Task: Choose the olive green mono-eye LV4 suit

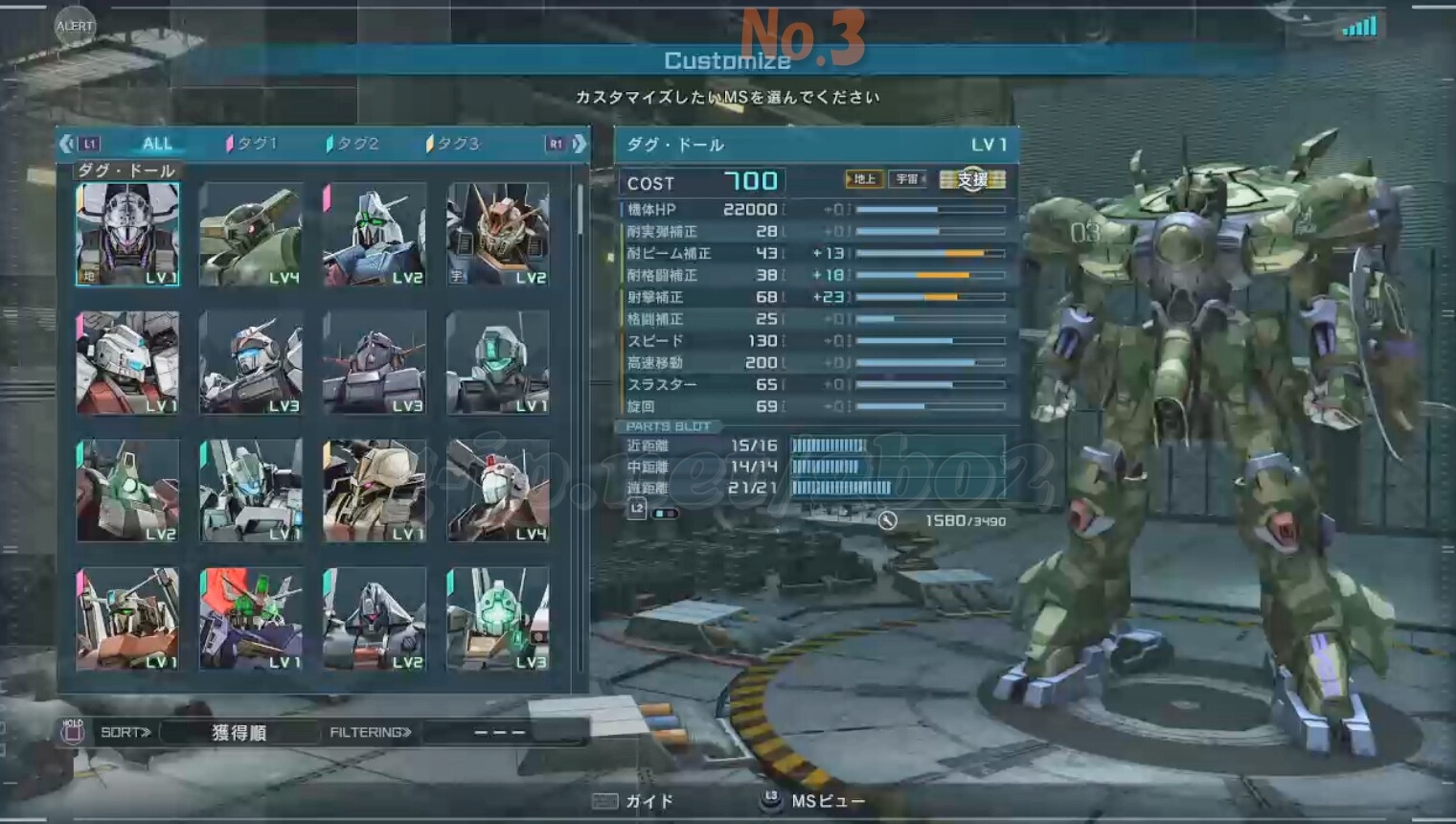Action: [251, 234]
